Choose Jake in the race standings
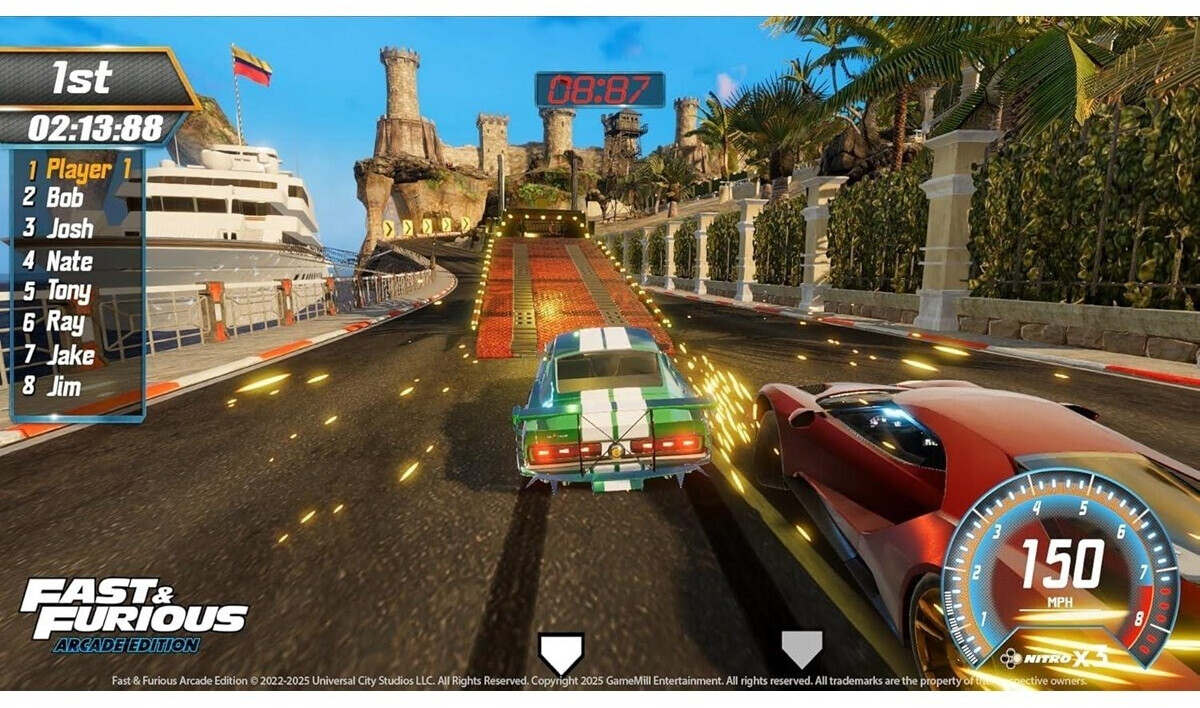Viewport: 1200px width, 708px height. 70,355
